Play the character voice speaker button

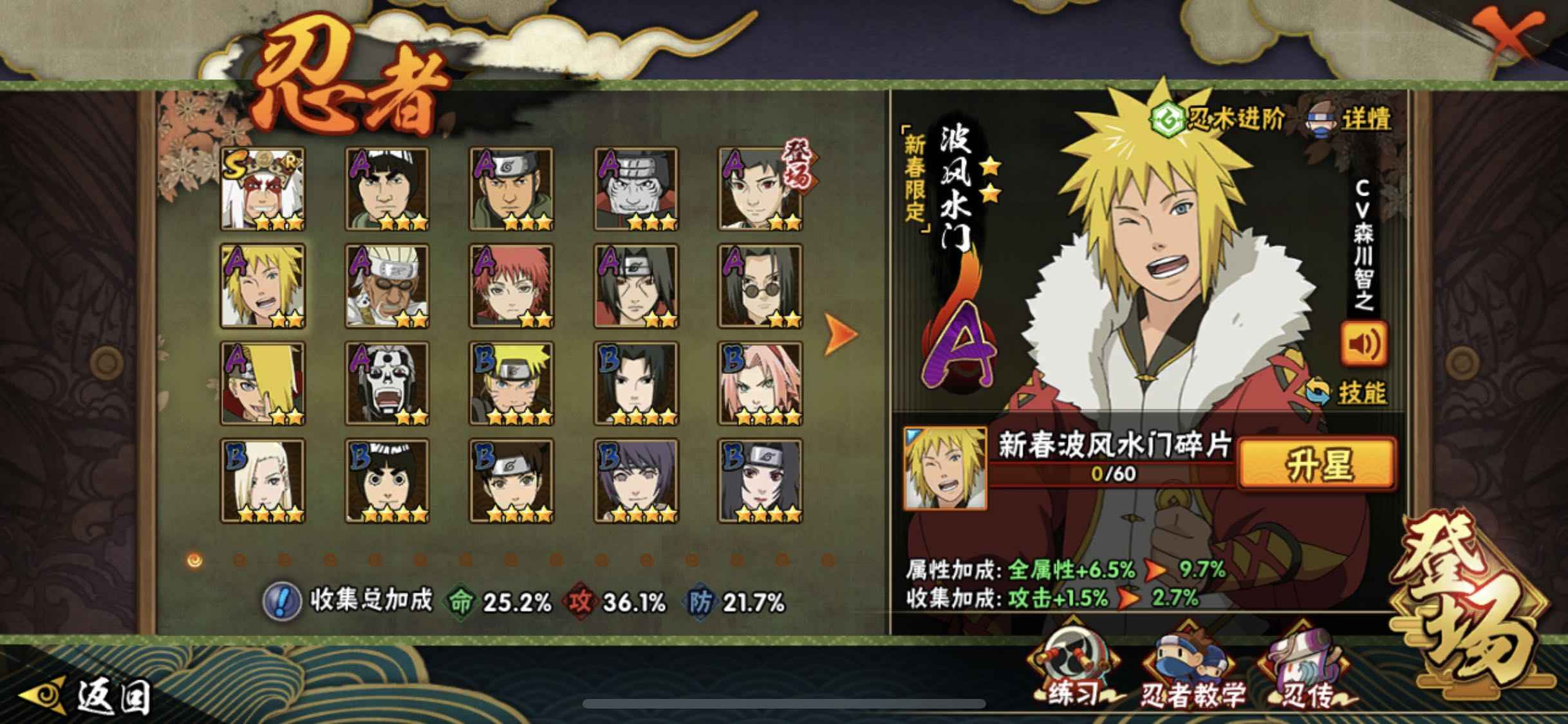tap(1363, 345)
